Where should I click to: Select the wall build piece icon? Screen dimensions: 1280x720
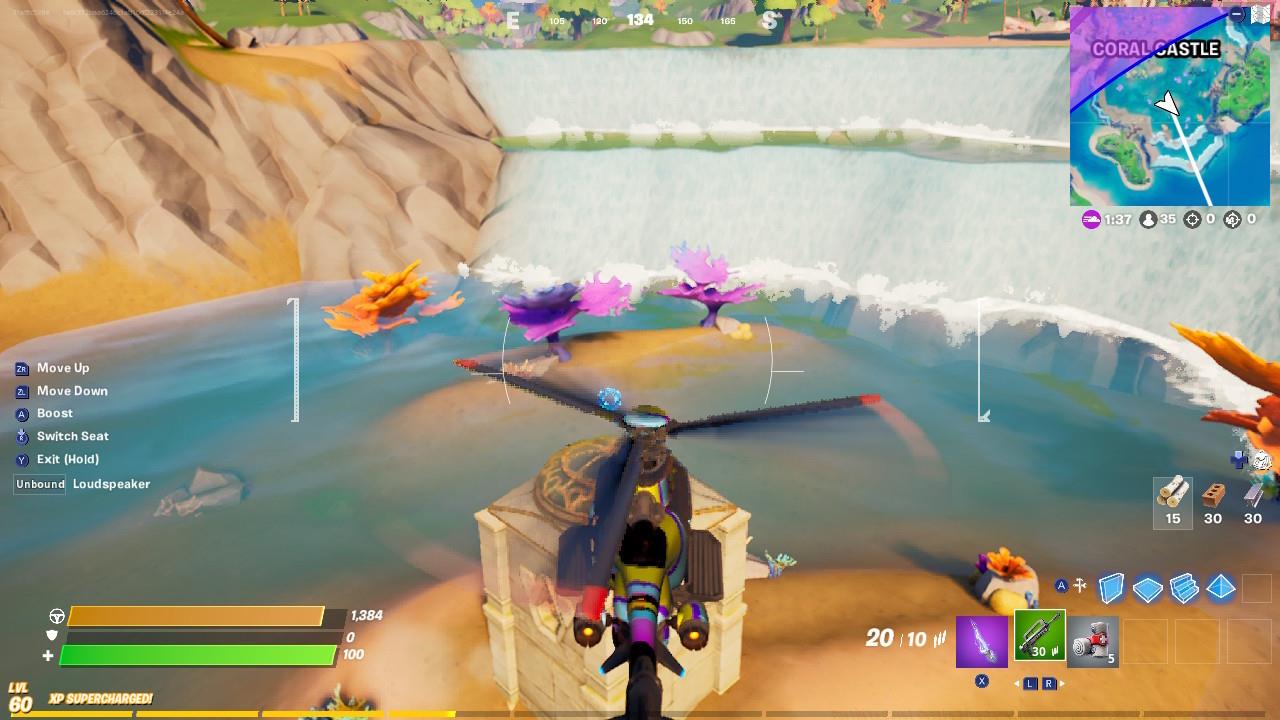1110,587
